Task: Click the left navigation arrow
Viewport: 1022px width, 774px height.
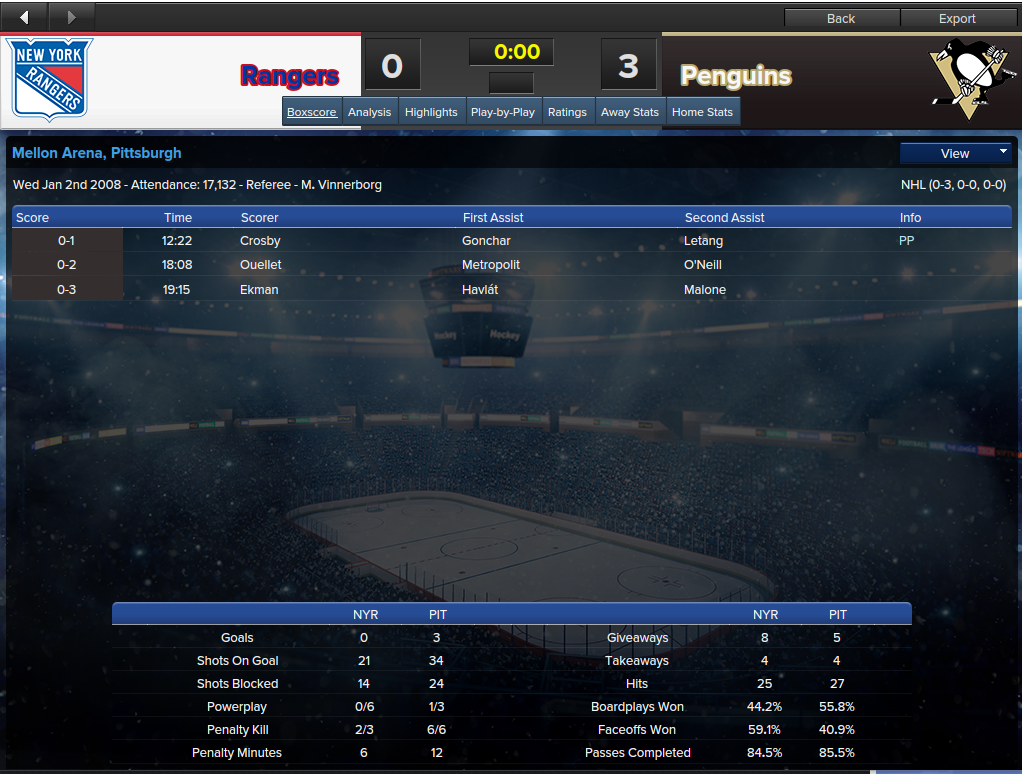Action: 24,17
